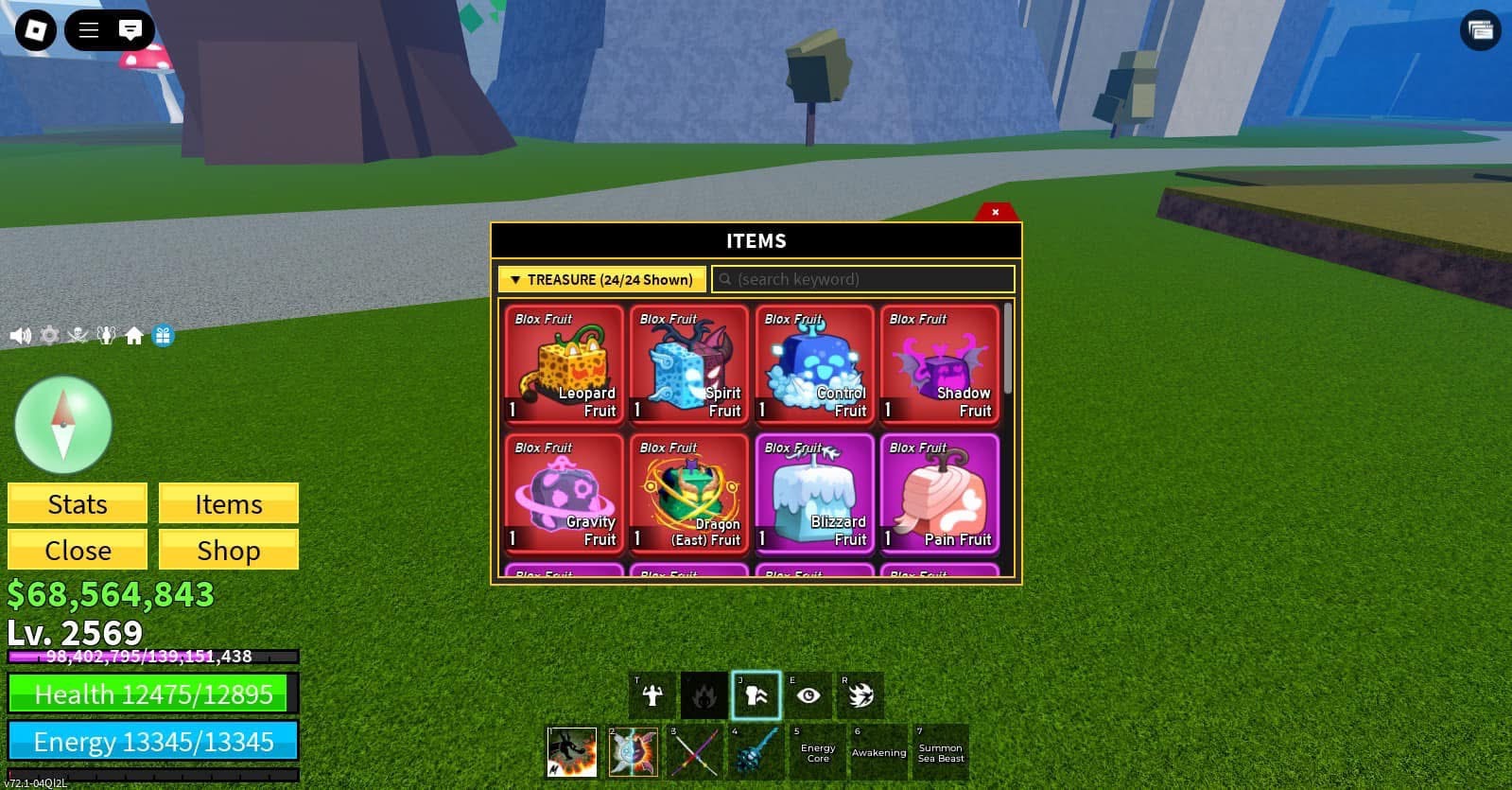The height and width of the screenshot is (790, 1512).
Task: Click the yellow Items button
Action: 228,503
